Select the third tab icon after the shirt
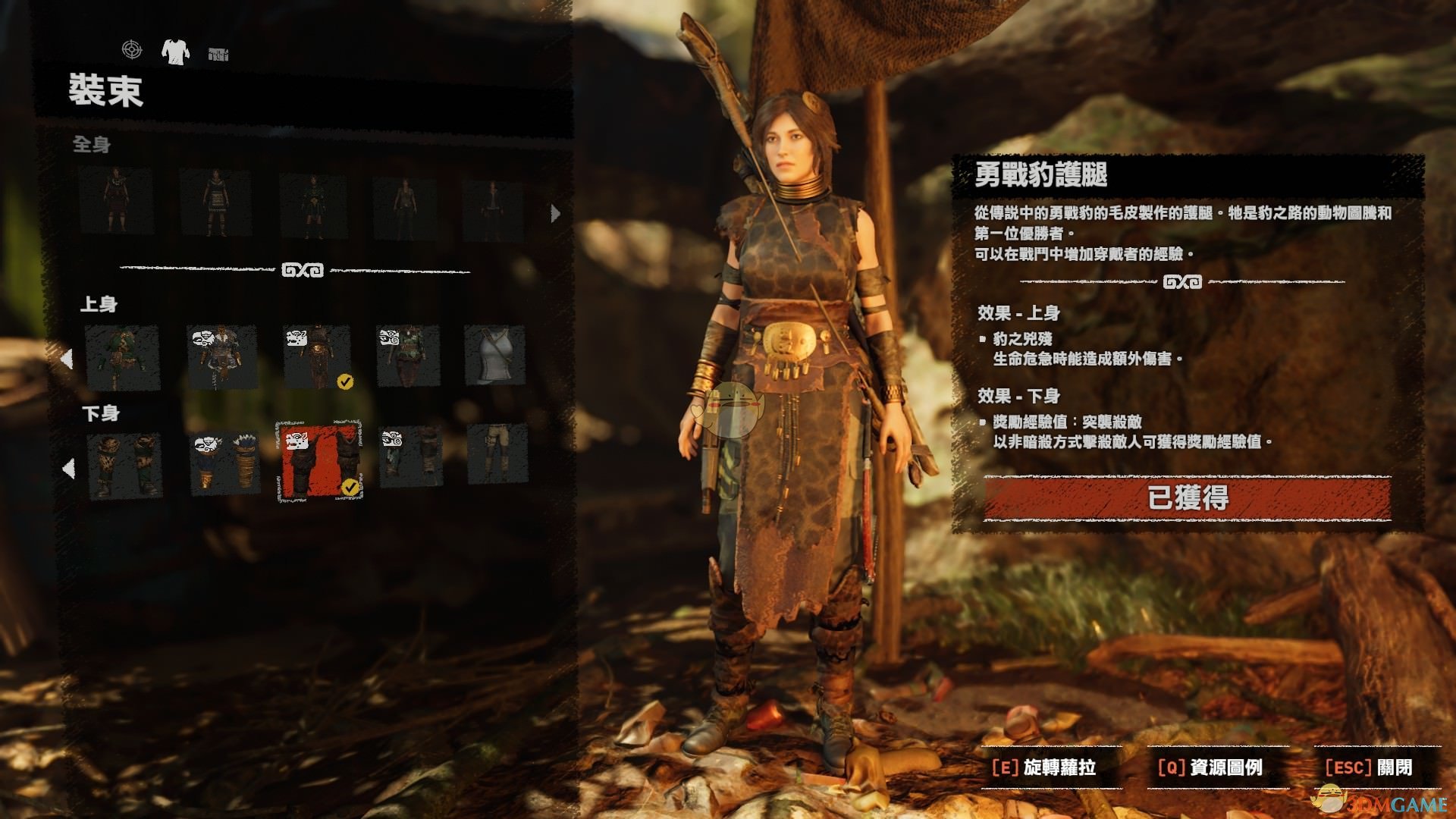This screenshot has height=819, width=1456. pyautogui.click(x=218, y=54)
